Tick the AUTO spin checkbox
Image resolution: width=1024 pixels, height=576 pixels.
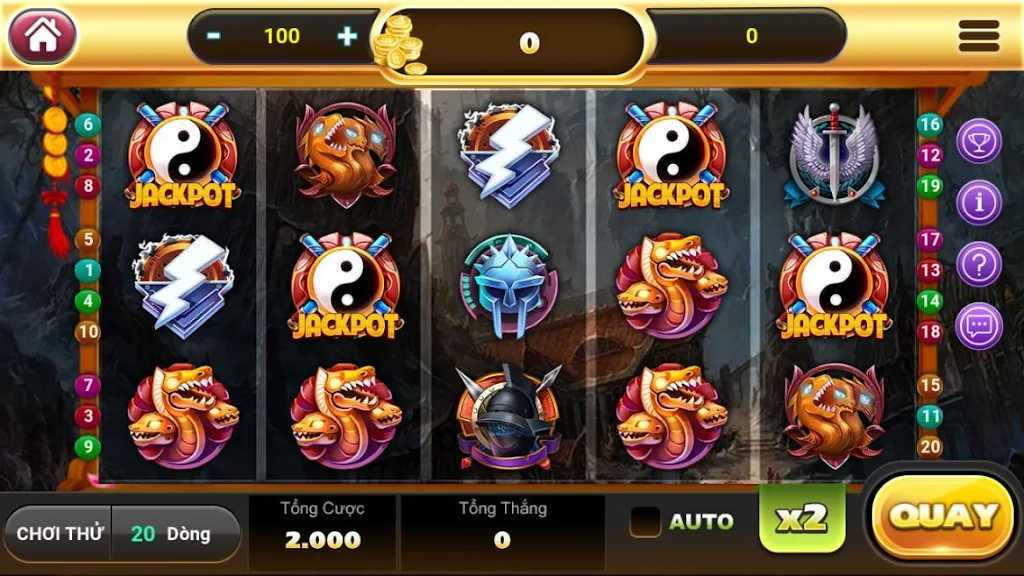tap(646, 521)
